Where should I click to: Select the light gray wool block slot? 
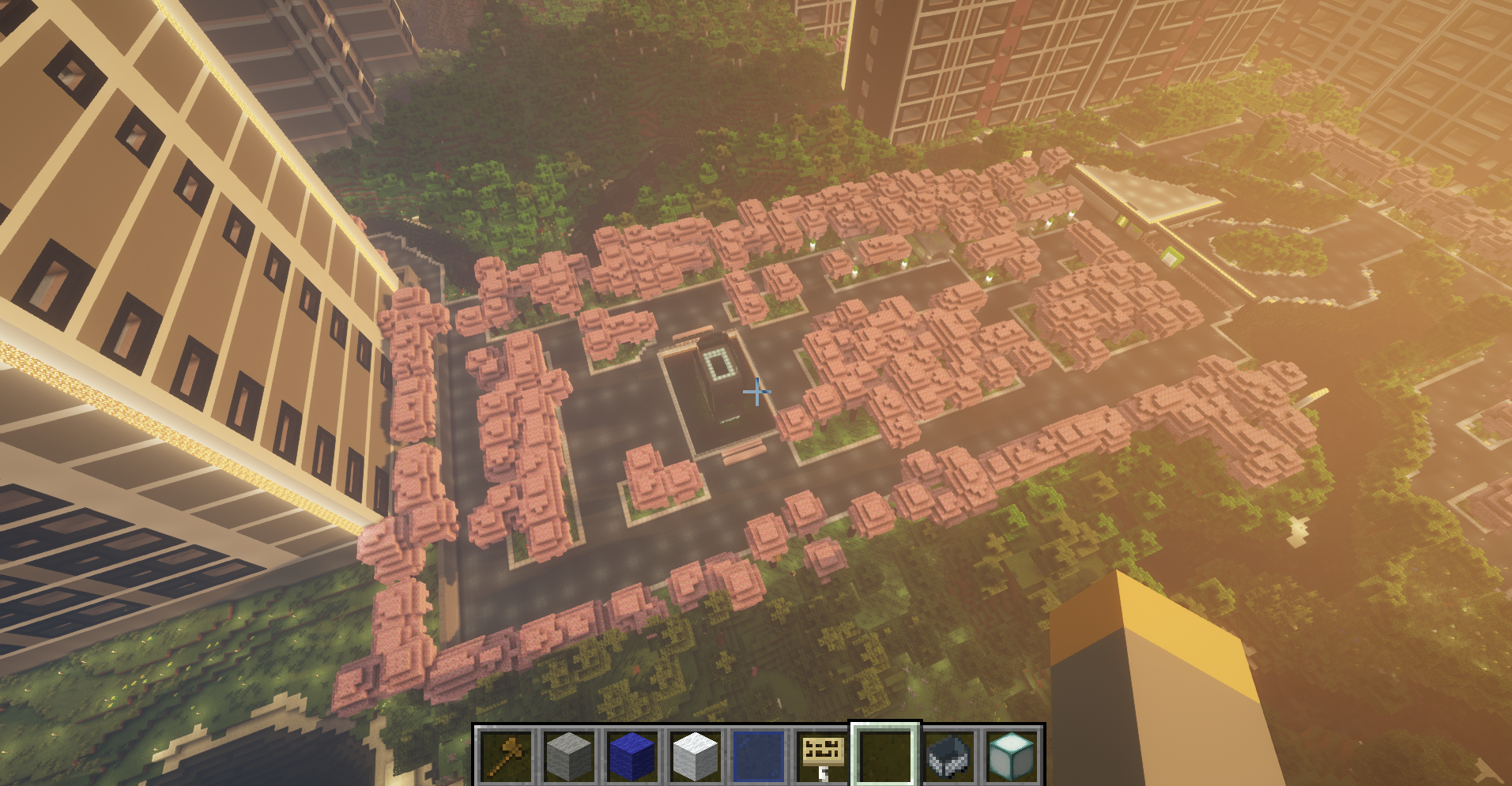[569, 754]
